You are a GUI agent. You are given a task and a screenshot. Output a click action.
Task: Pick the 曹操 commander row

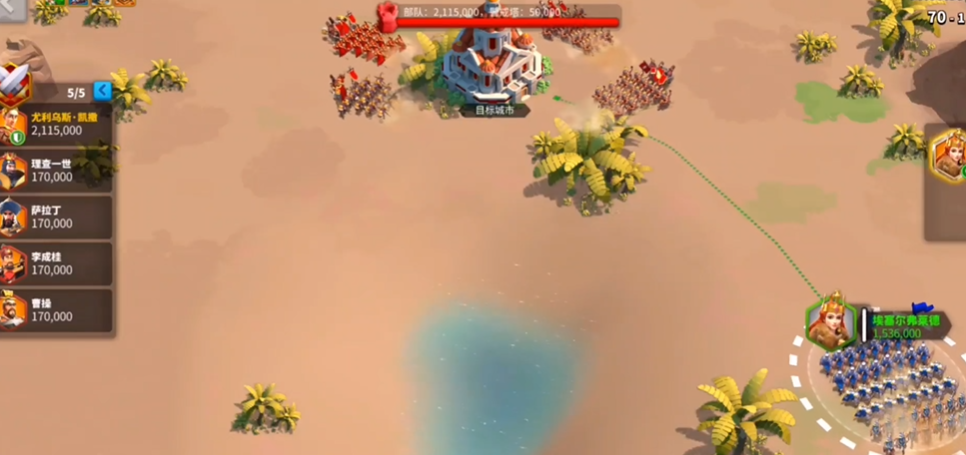click(x=55, y=310)
